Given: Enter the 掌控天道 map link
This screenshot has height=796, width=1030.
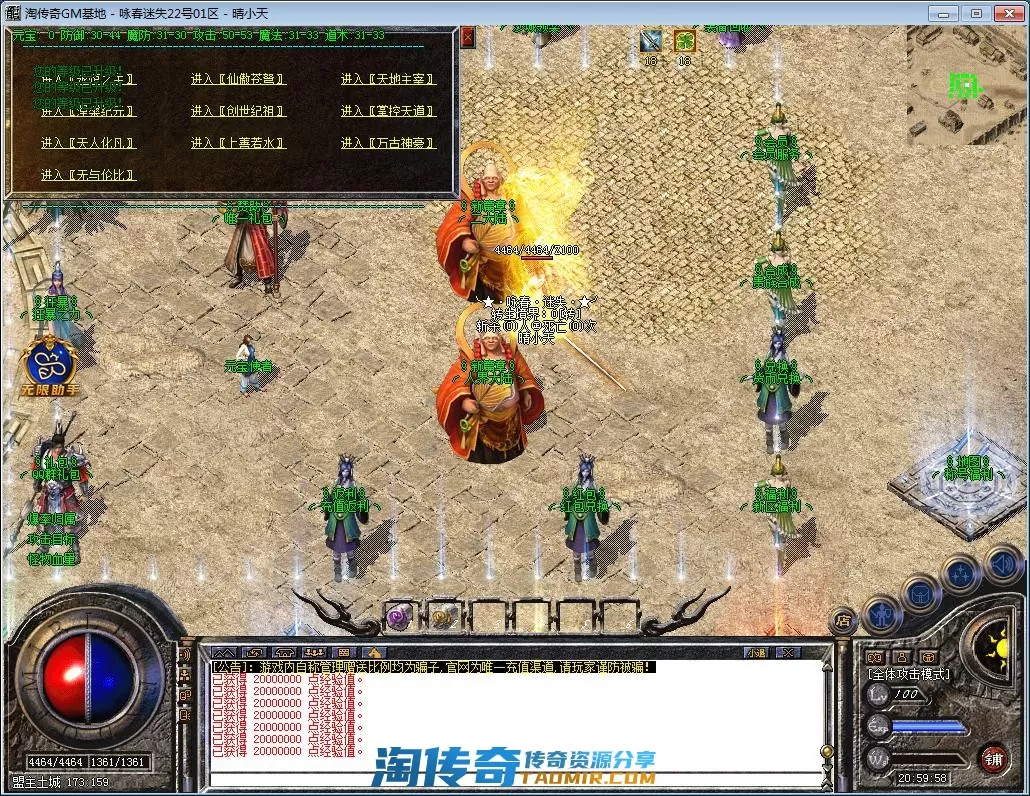Looking at the screenshot, I should coord(388,111).
